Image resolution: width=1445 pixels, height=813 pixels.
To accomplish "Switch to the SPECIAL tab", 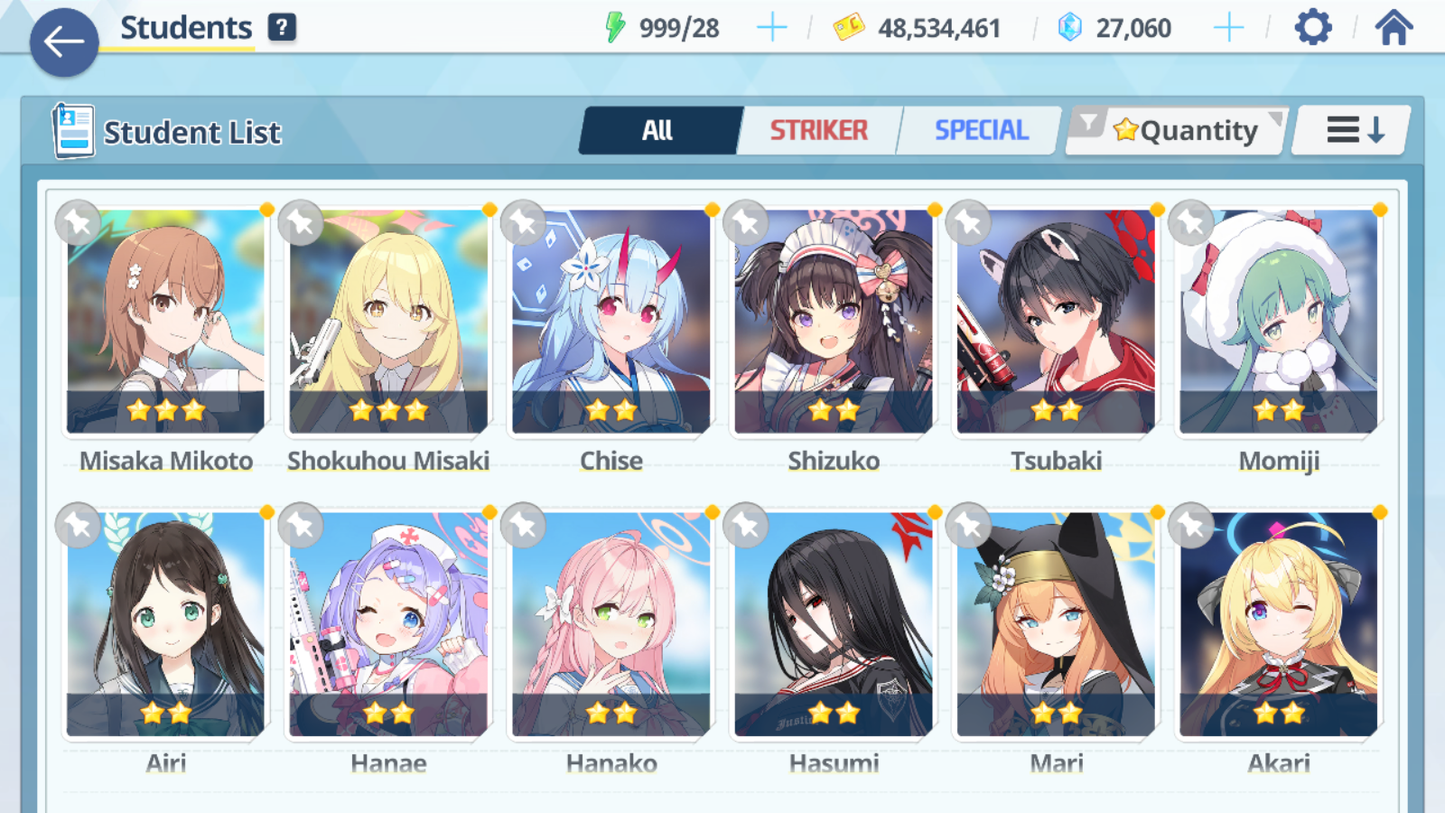I will tap(980, 130).
